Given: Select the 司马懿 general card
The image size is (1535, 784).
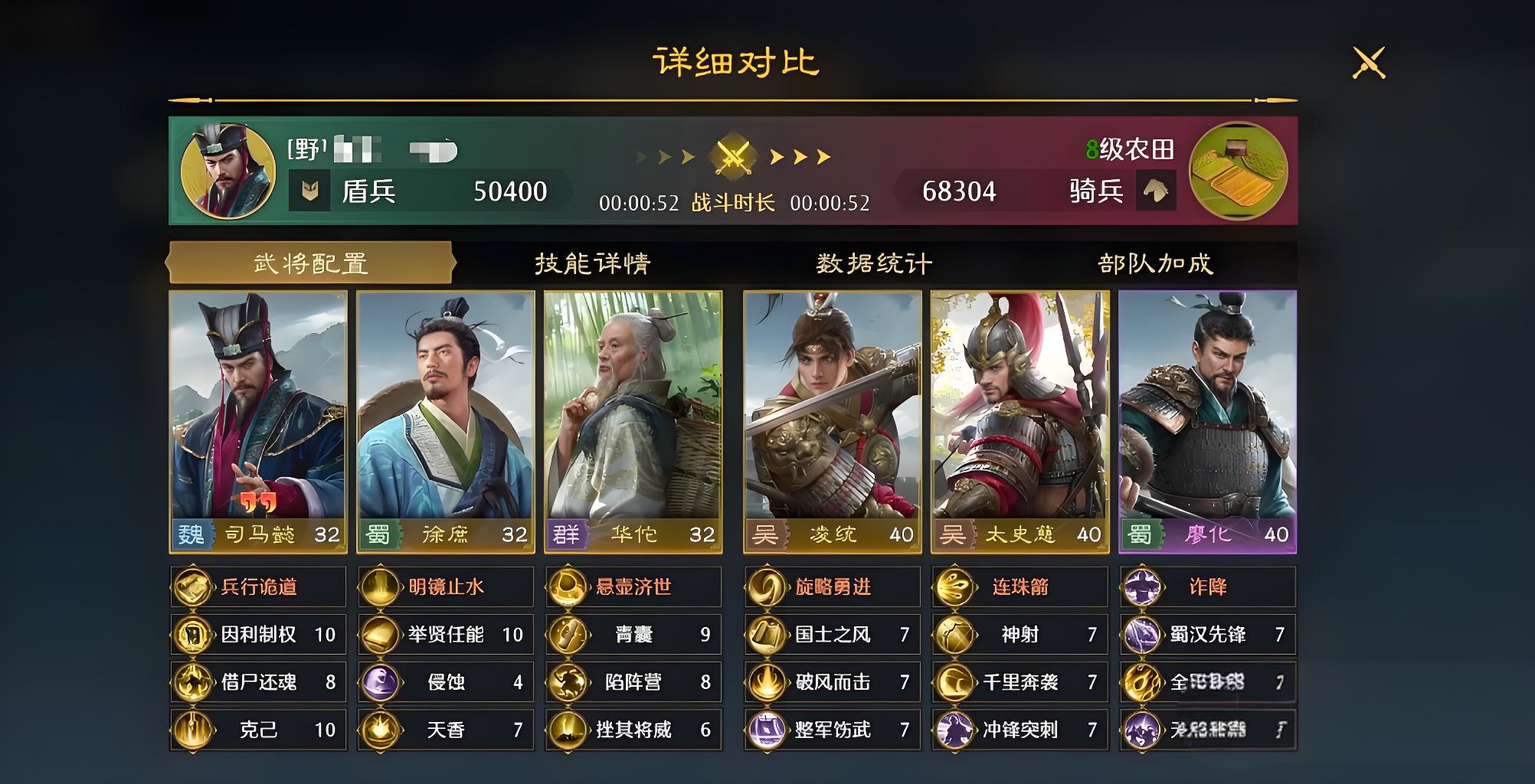Looking at the screenshot, I should (x=258, y=421).
